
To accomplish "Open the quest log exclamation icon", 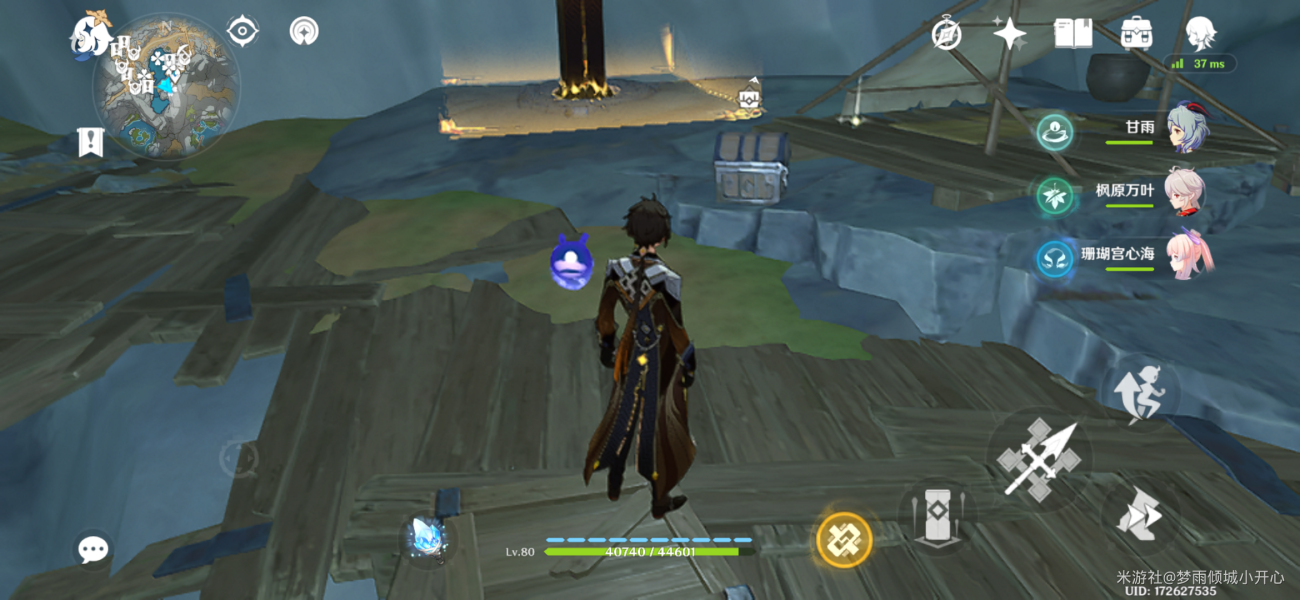I will [x=90, y=142].
